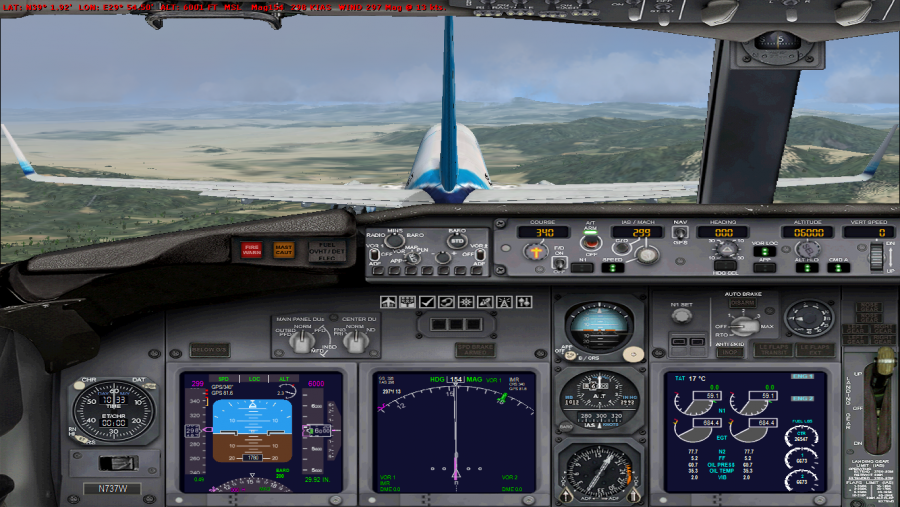
Task: Click the BARO STD button
Action: (457, 241)
